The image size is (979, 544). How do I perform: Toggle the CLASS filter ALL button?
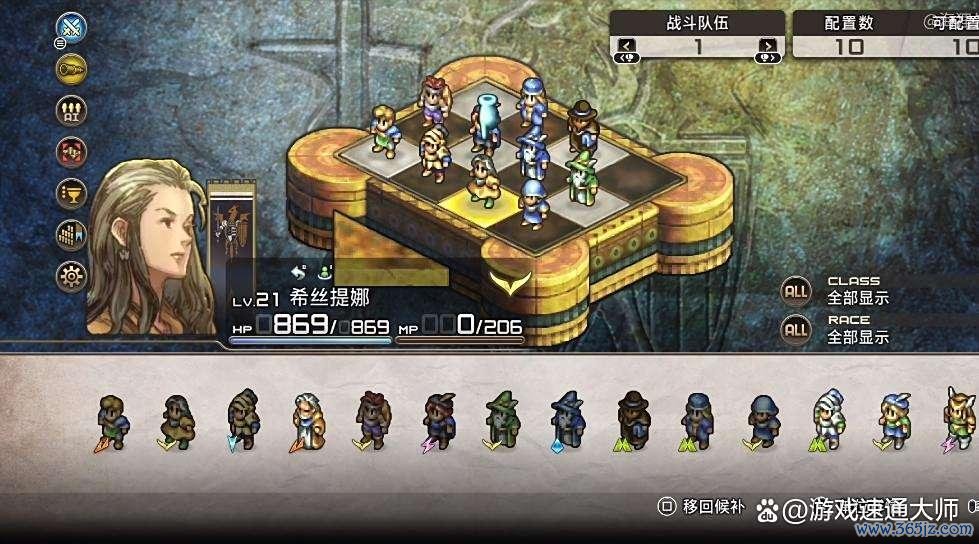[x=796, y=291]
